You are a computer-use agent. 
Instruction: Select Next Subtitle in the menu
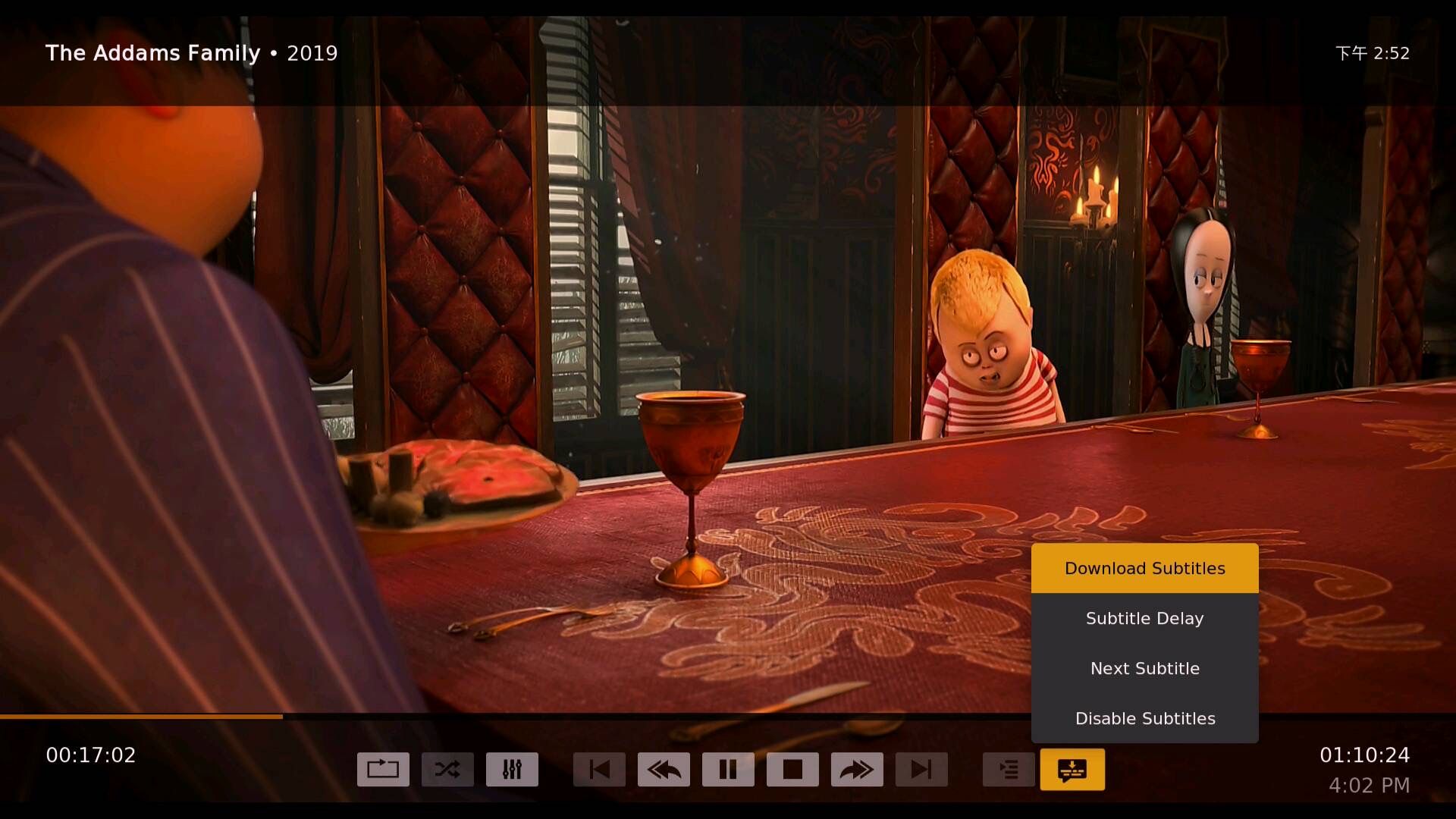click(x=1144, y=668)
